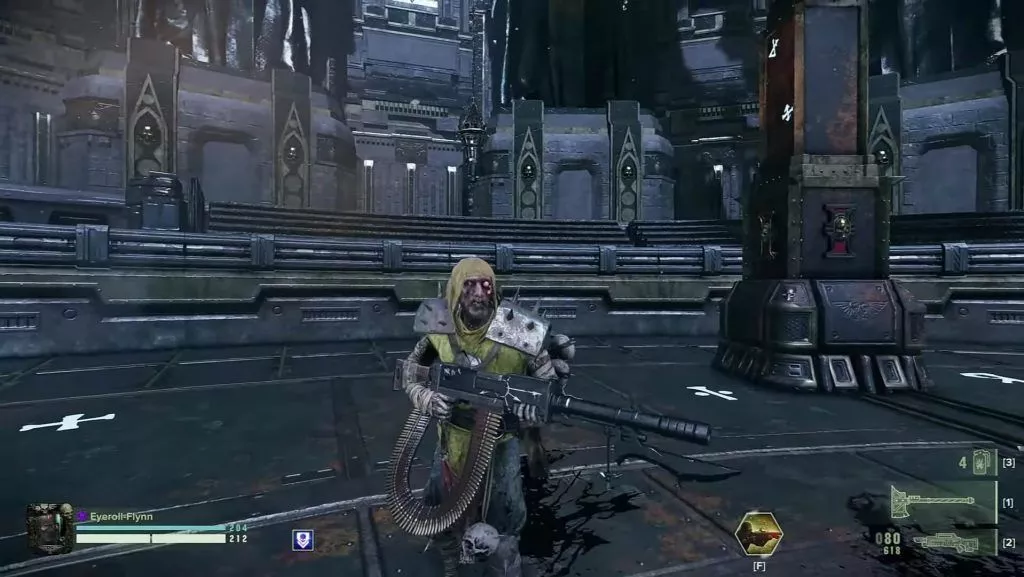Activate the hexagonal combat ability icon
The height and width of the screenshot is (577, 1024).
759,533
